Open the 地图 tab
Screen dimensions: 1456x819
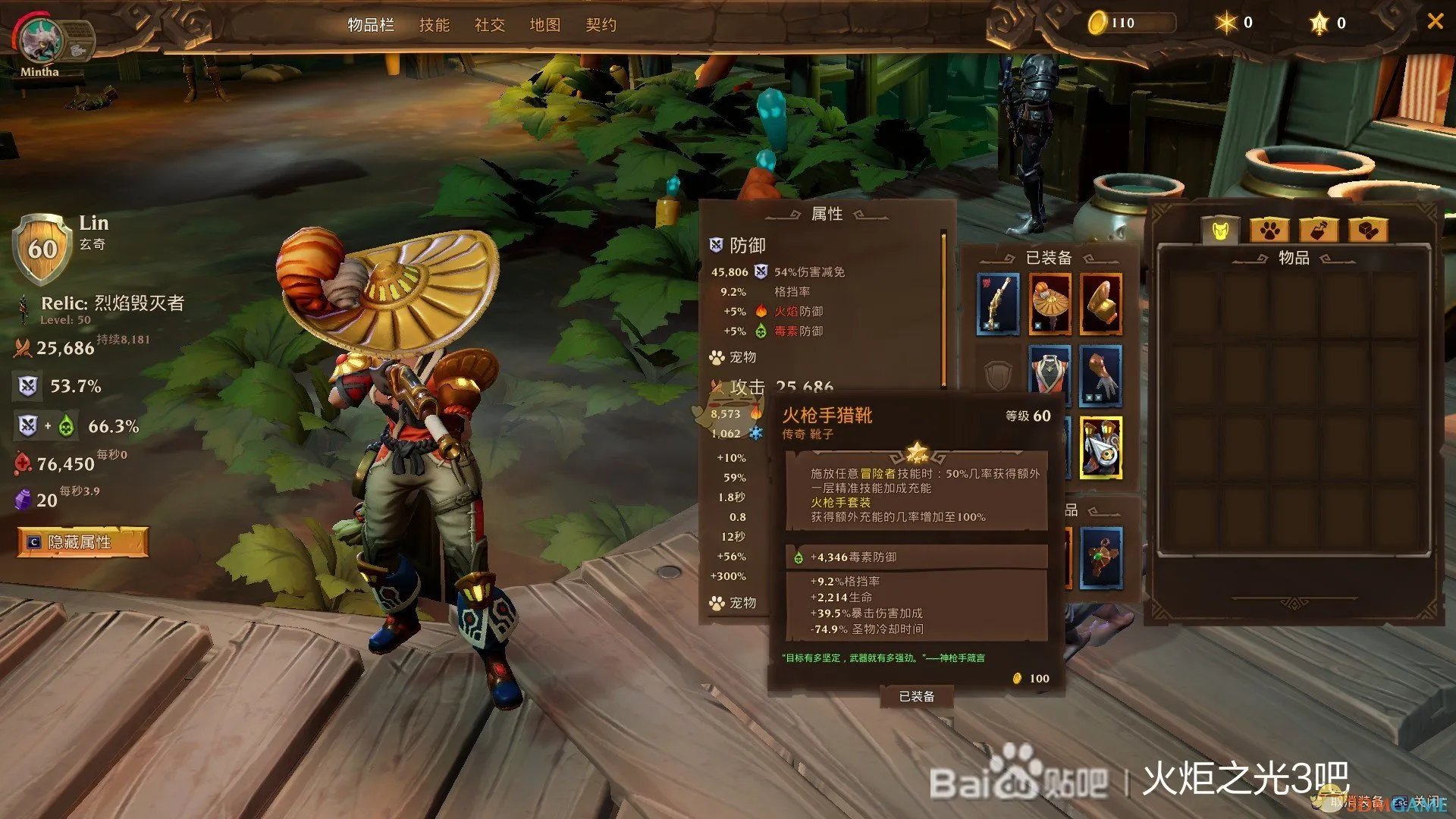pyautogui.click(x=545, y=25)
